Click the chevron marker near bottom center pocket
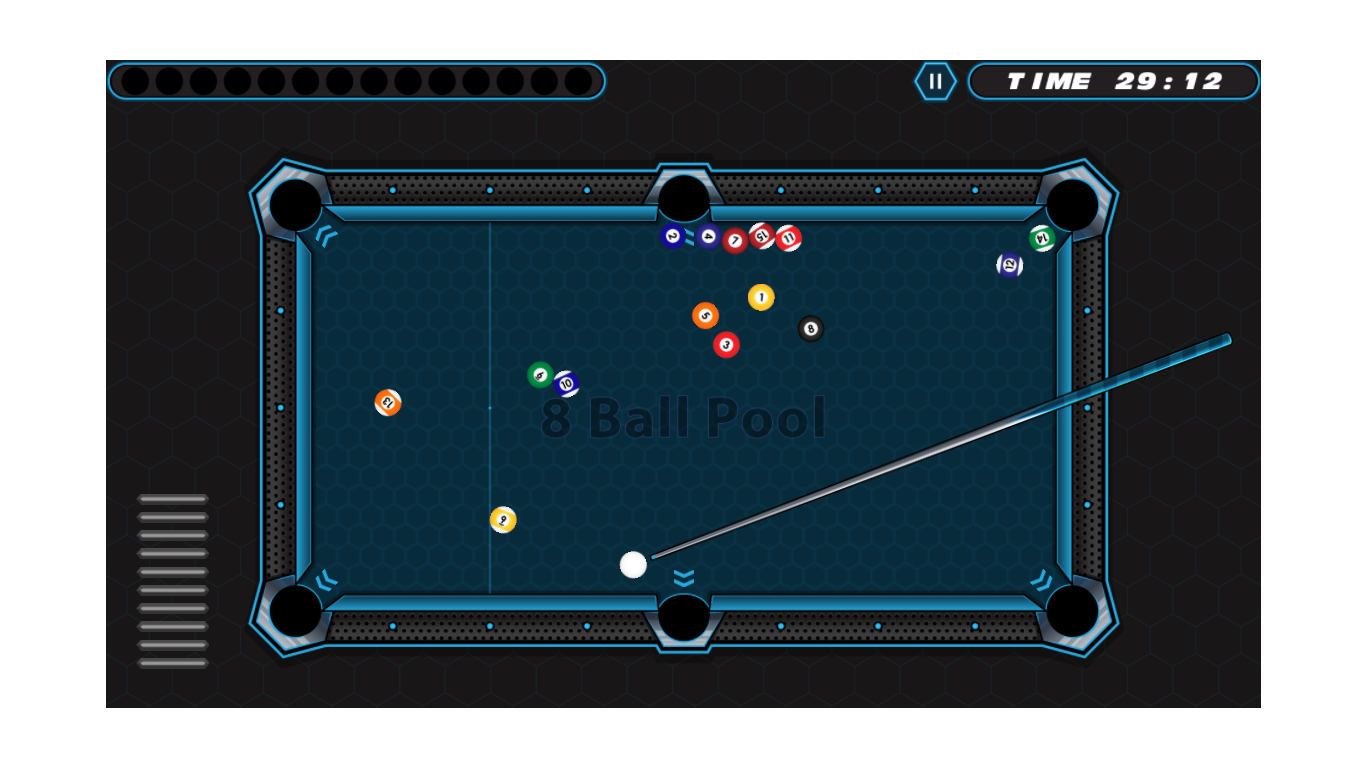The image size is (1366, 768). point(683,578)
